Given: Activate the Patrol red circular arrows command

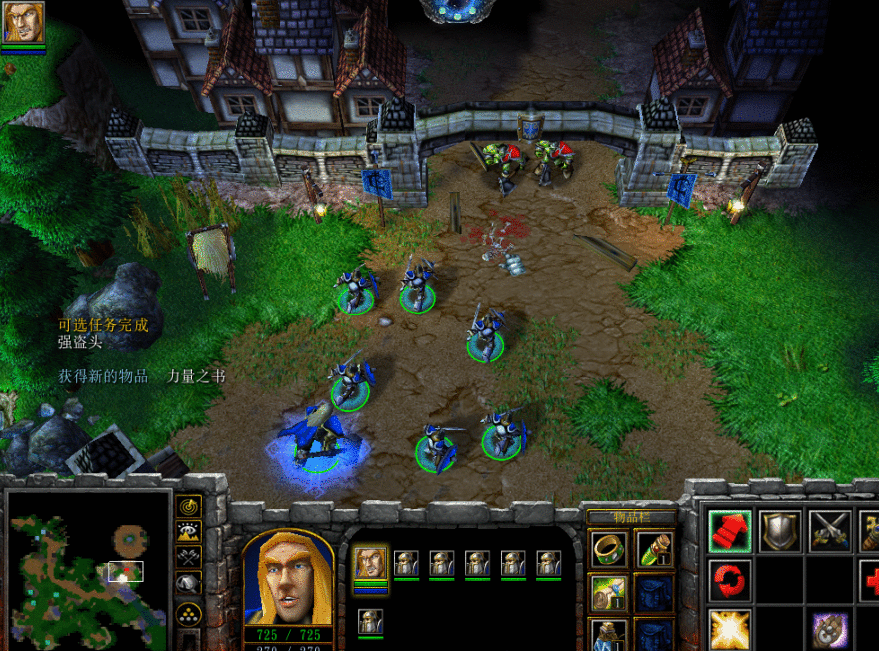Looking at the screenshot, I should (x=730, y=580).
